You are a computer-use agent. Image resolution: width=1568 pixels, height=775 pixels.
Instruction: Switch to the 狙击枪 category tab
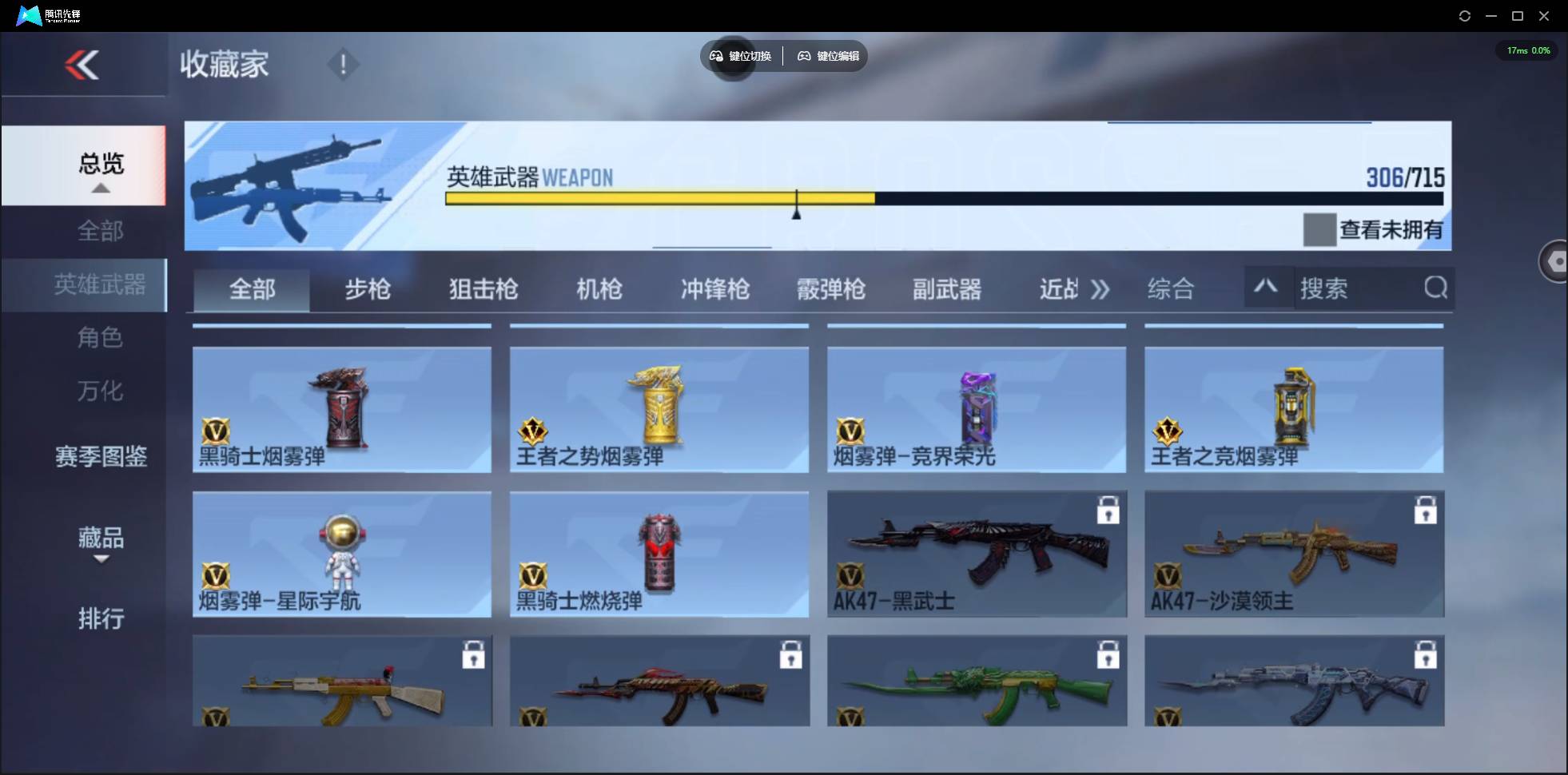coord(482,289)
